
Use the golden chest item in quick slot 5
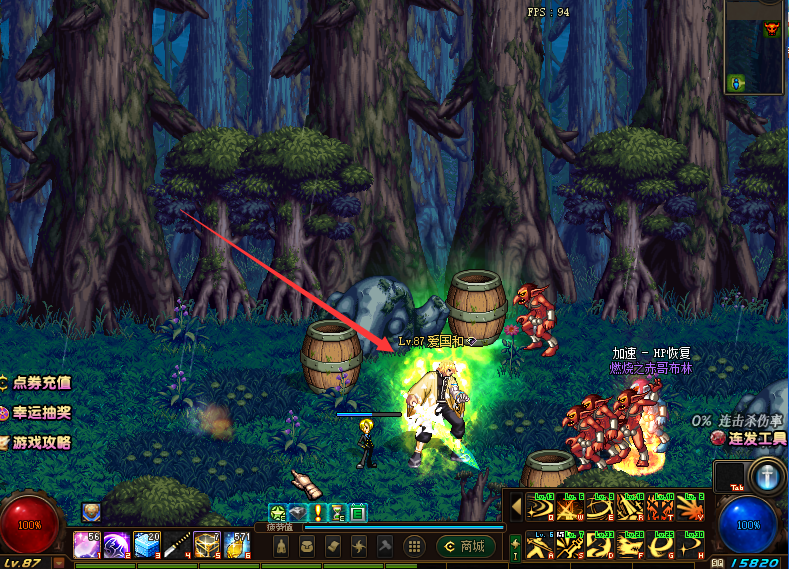pyautogui.click(x=206, y=545)
